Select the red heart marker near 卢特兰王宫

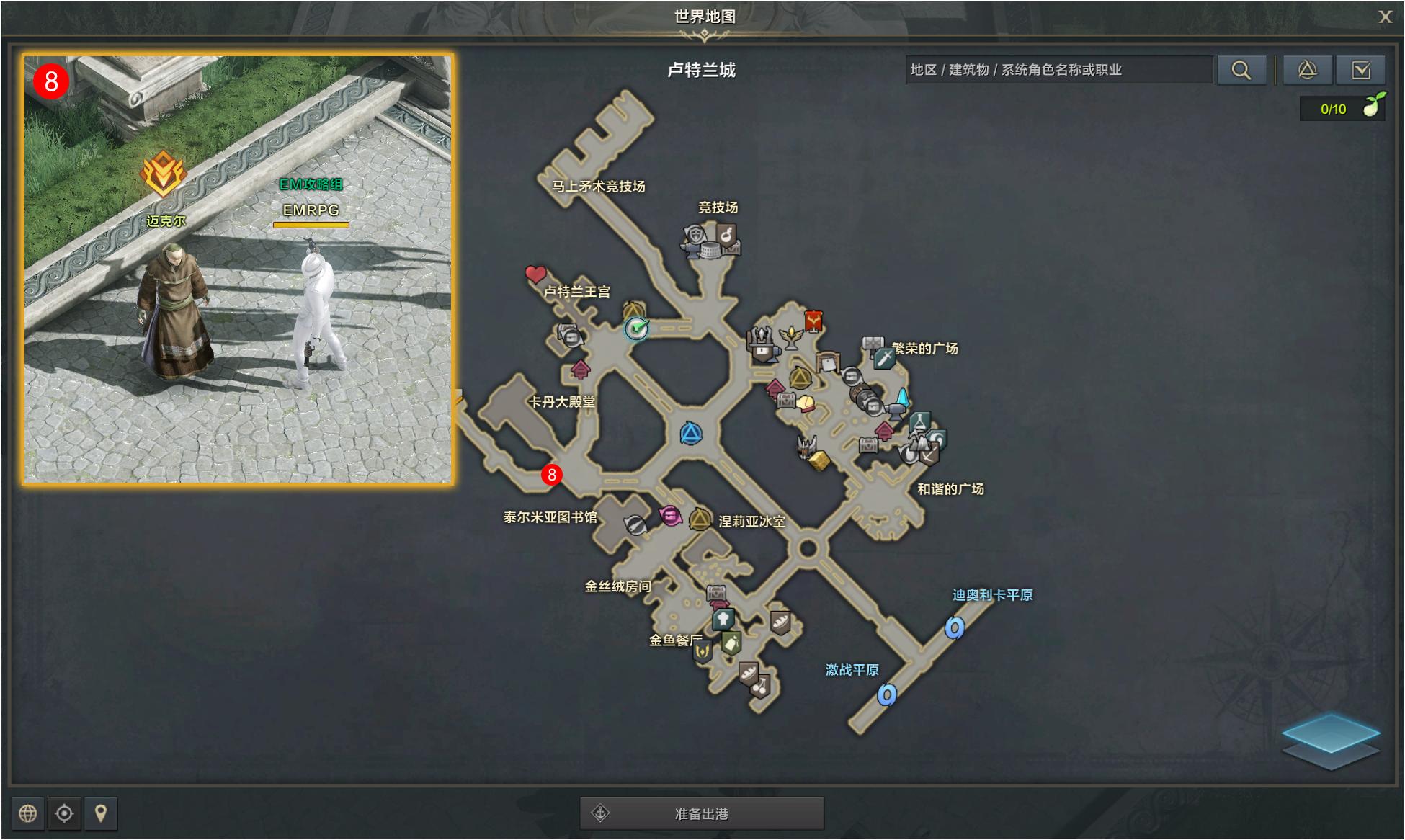pos(535,274)
